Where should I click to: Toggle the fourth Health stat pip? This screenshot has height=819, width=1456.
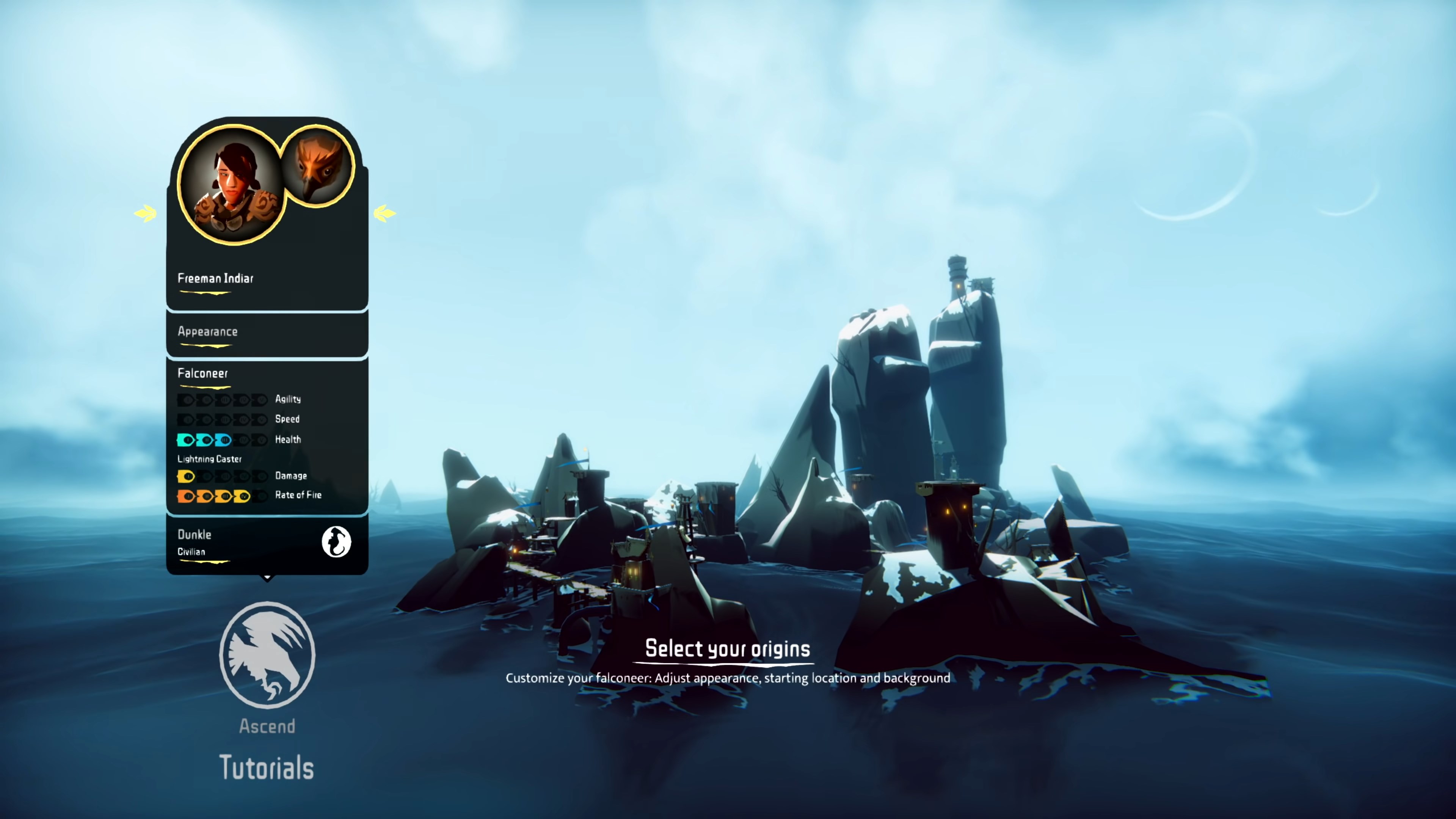click(x=243, y=440)
